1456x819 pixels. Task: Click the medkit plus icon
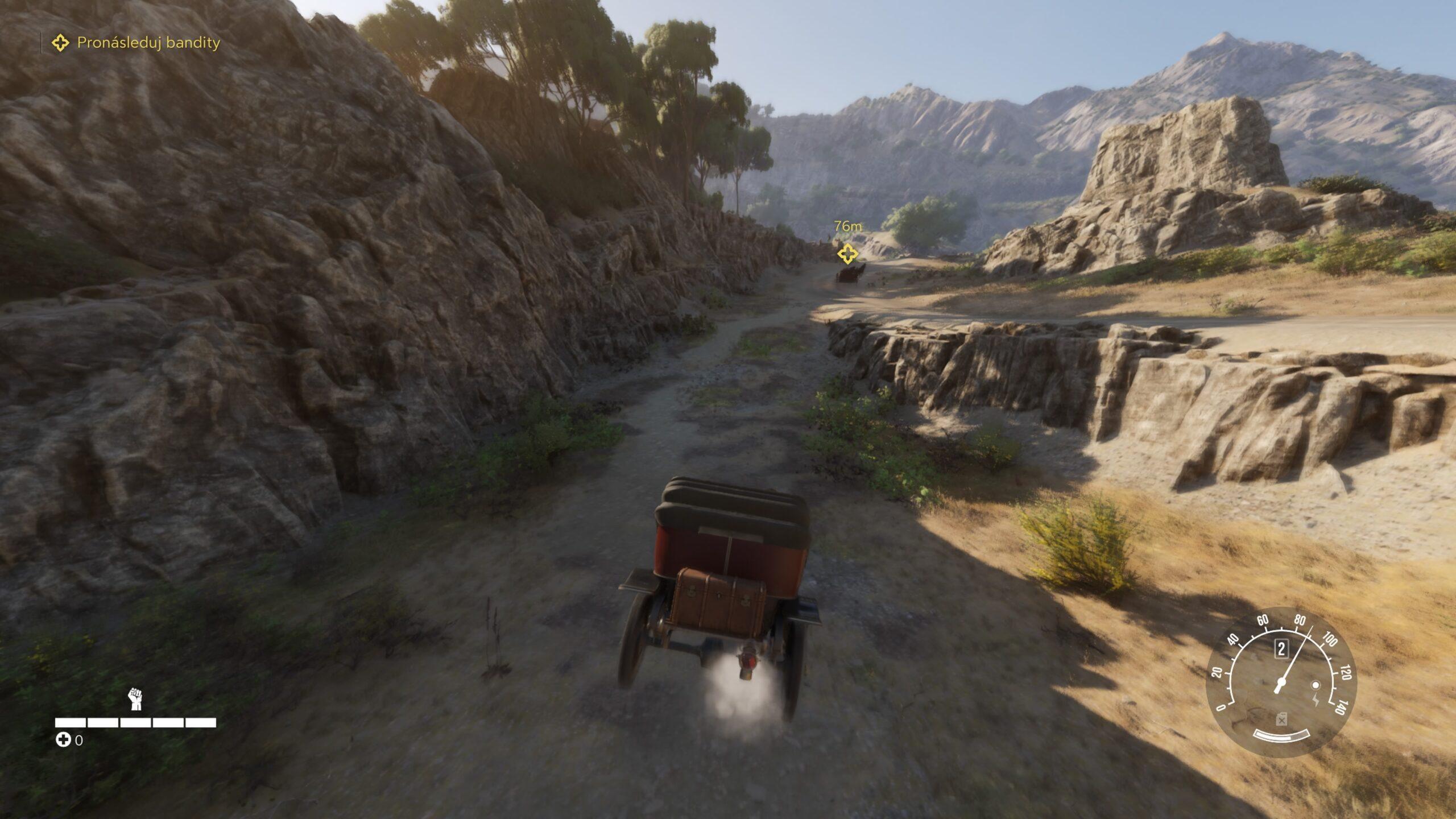pos(63,740)
